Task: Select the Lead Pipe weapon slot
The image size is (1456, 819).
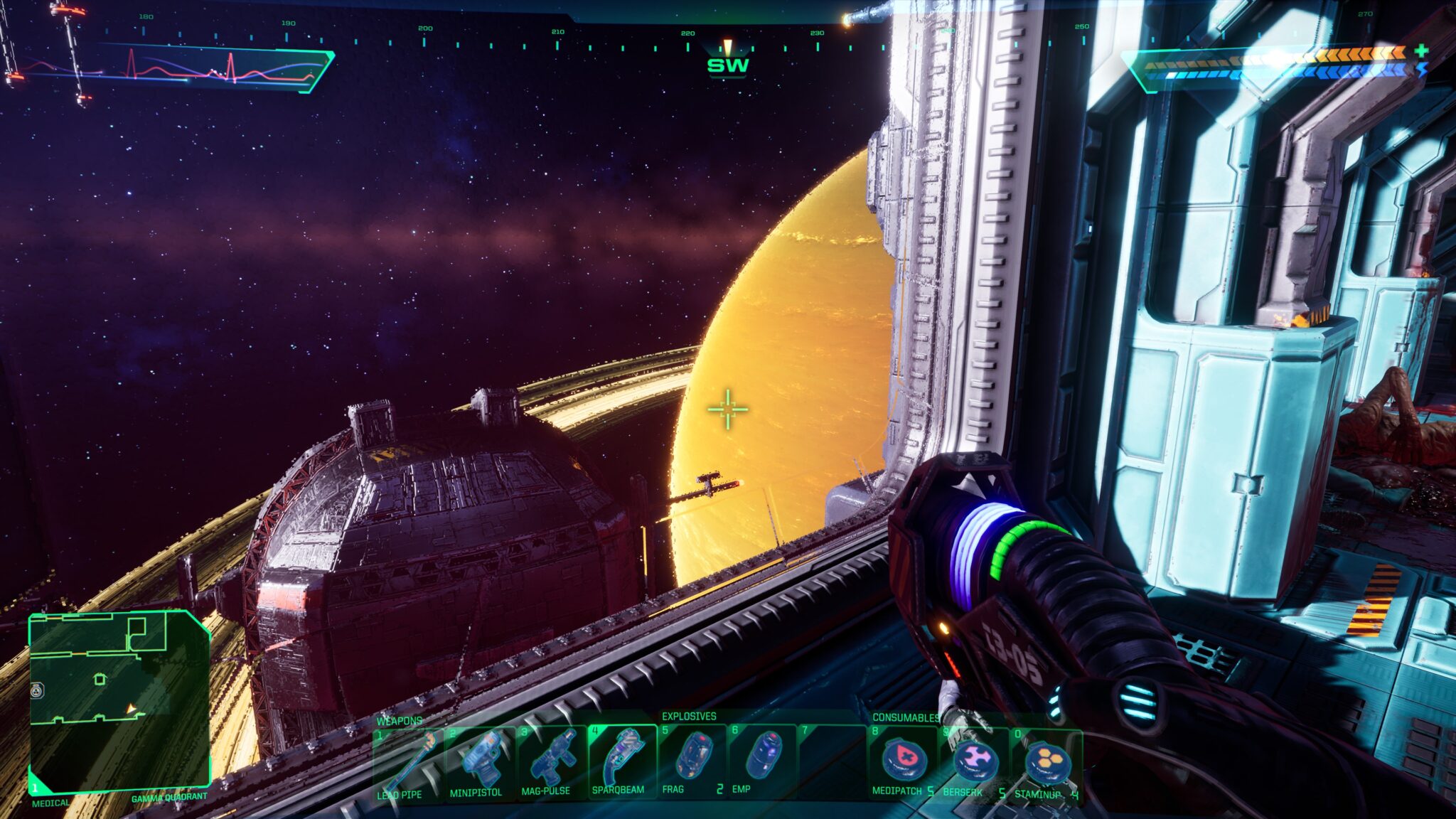Action: click(x=408, y=762)
